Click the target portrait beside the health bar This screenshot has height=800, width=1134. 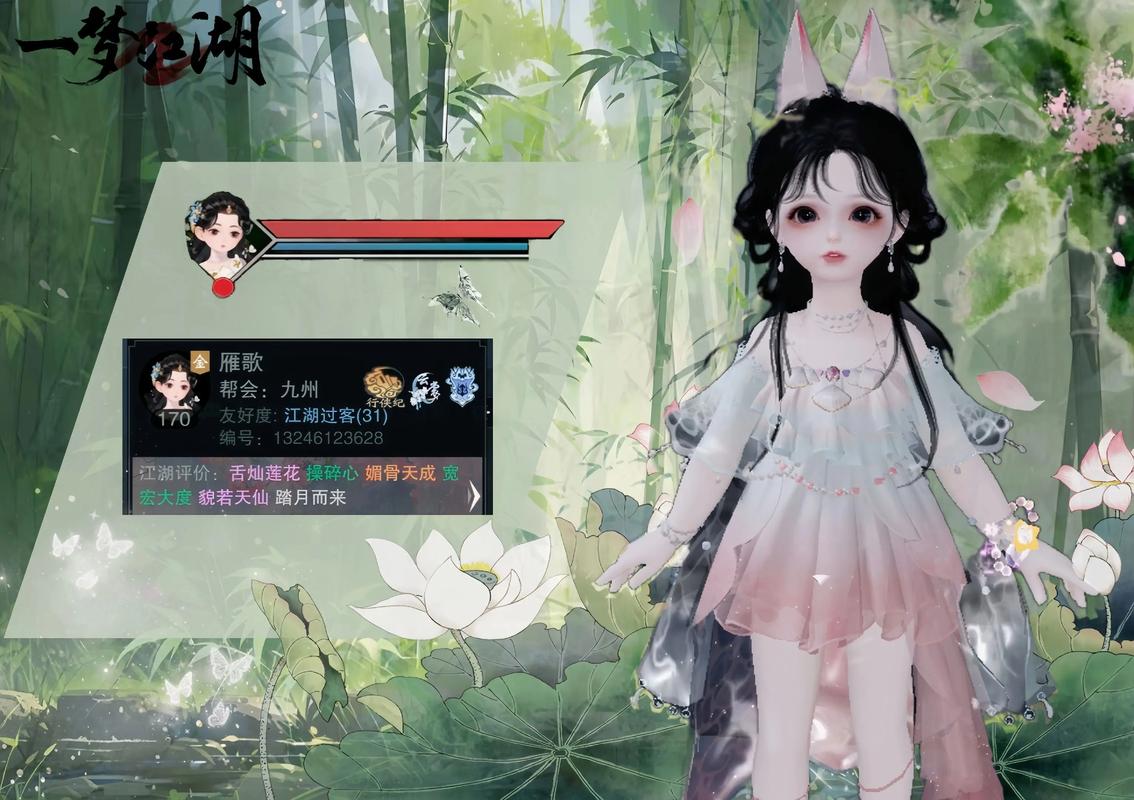(218, 231)
